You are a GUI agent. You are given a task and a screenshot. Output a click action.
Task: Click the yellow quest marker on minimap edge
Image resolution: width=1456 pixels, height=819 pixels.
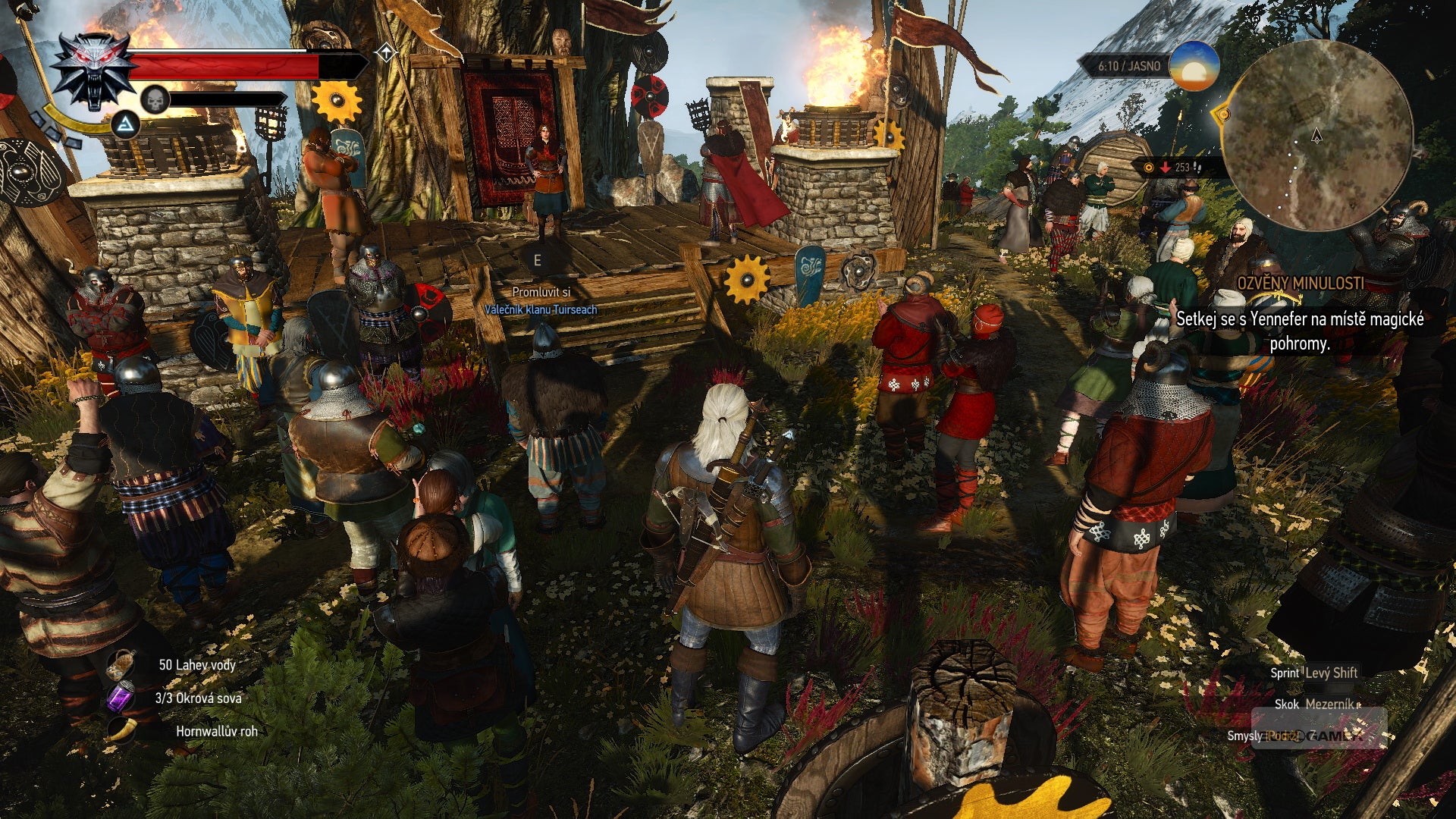pos(1221,115)
